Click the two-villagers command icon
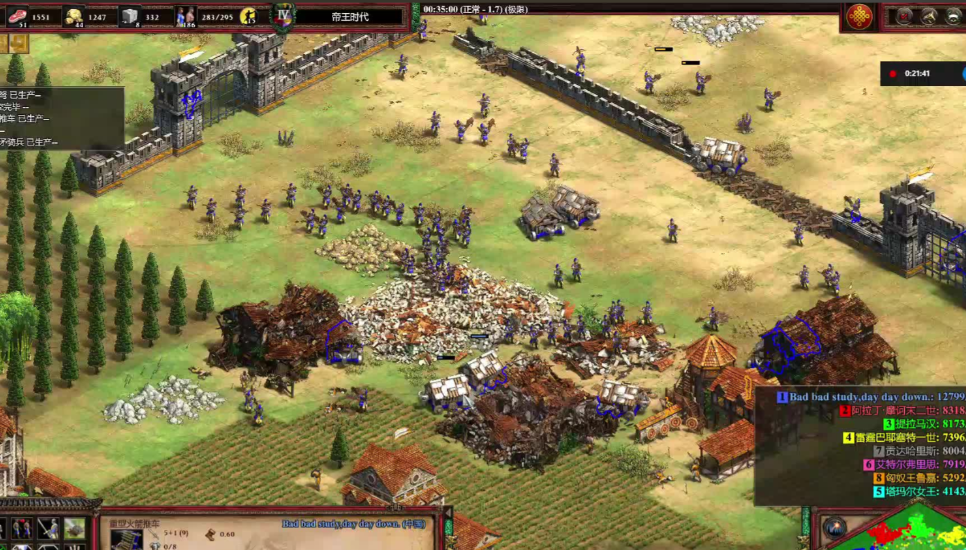The width and height of the screenshot is (966, 550). 22,529
